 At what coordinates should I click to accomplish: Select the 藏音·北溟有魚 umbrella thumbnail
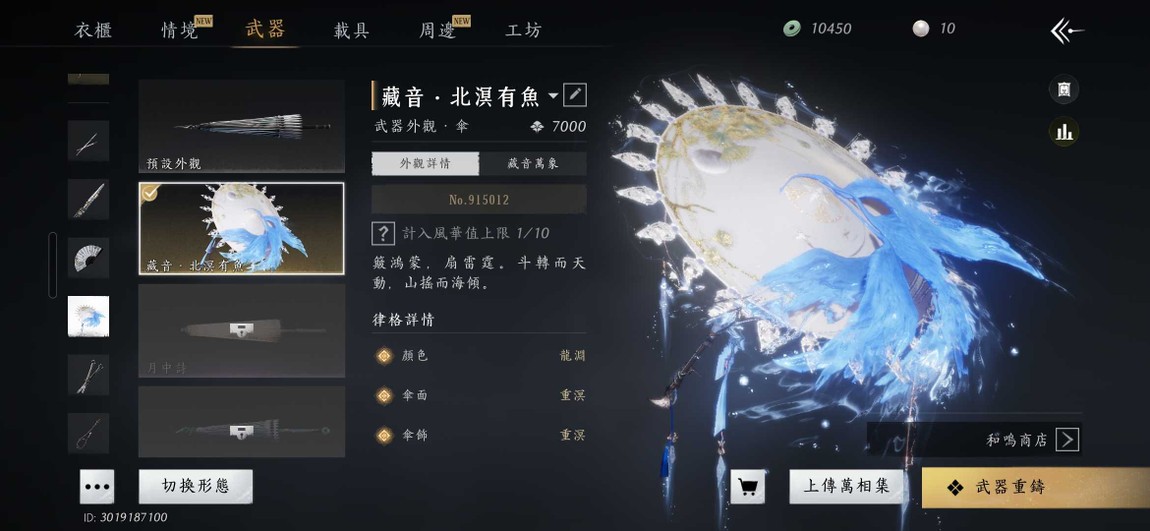[x=241, y=228]
